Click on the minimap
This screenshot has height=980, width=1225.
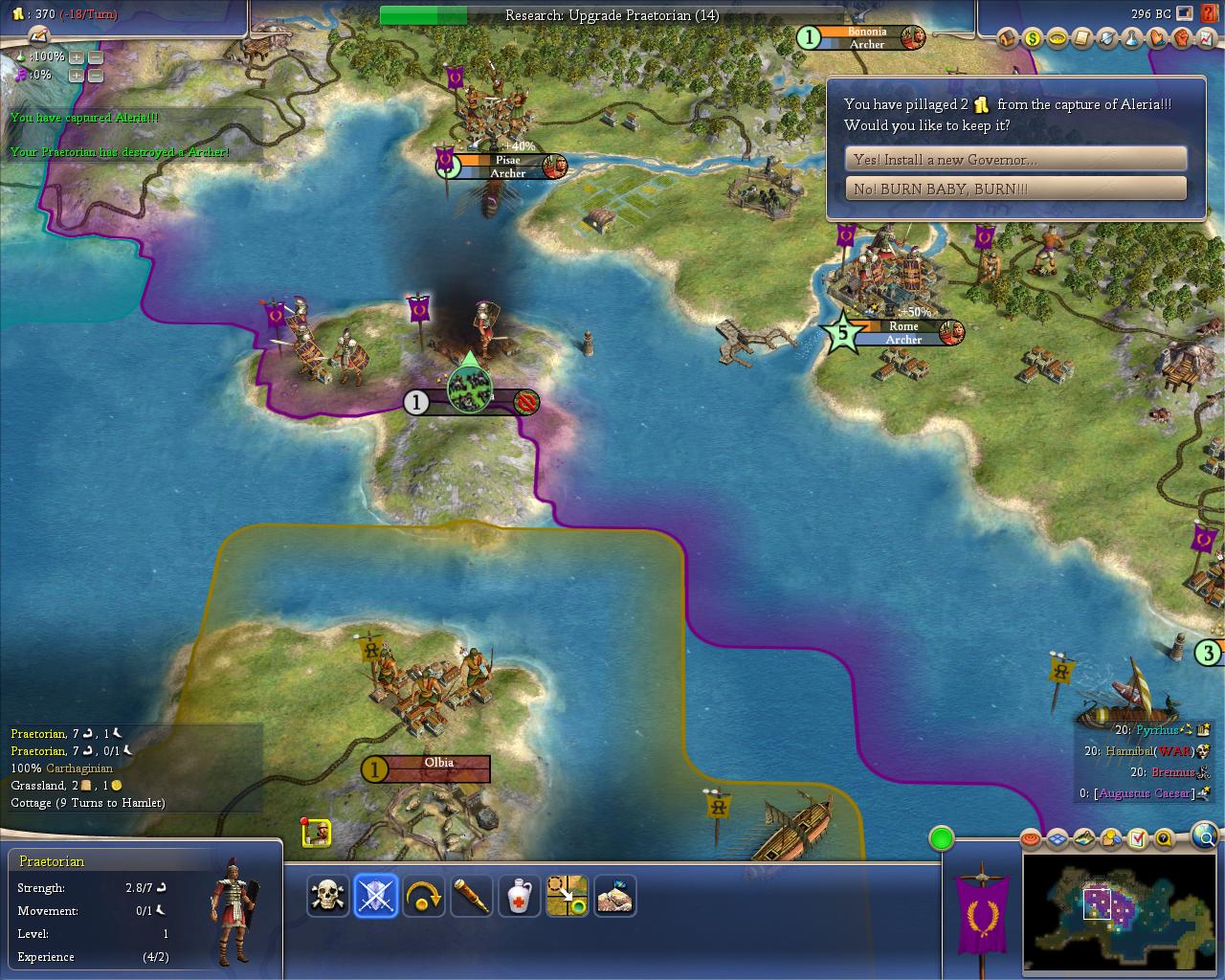pos(1120,909)
